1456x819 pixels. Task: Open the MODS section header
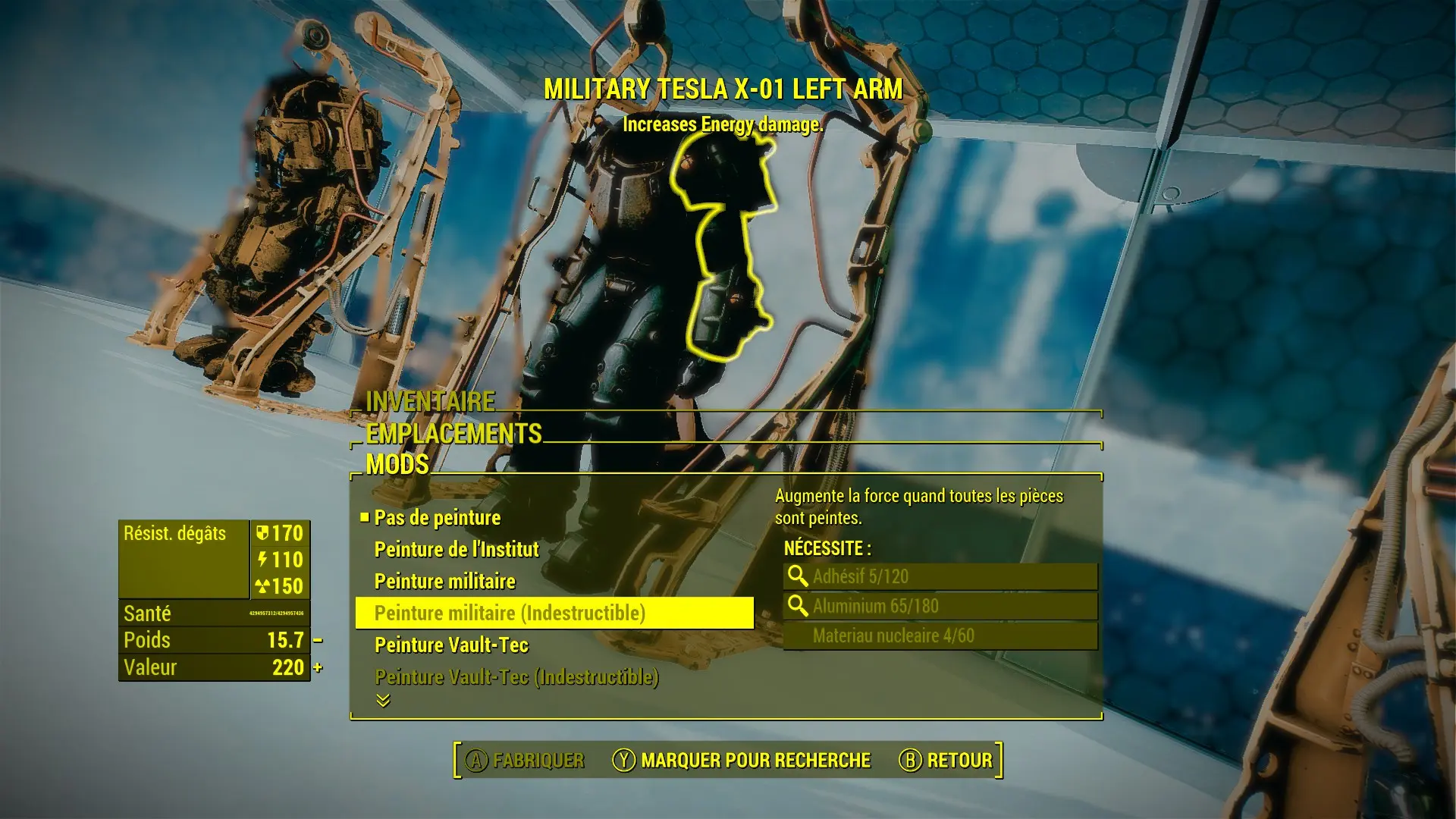coord(397,464)
